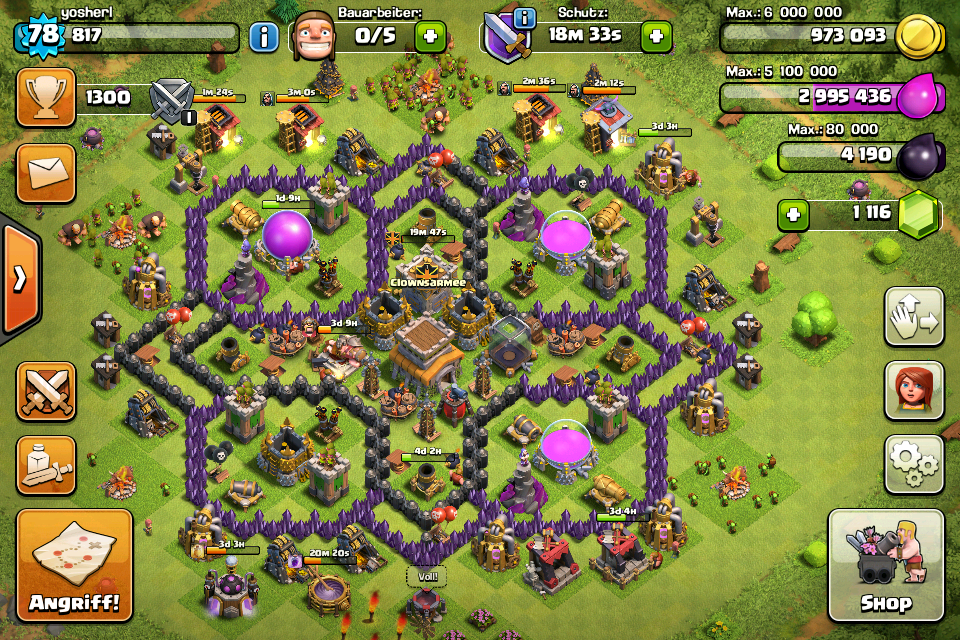Open the settings gears button
The image size is (960, 640).
914,465
